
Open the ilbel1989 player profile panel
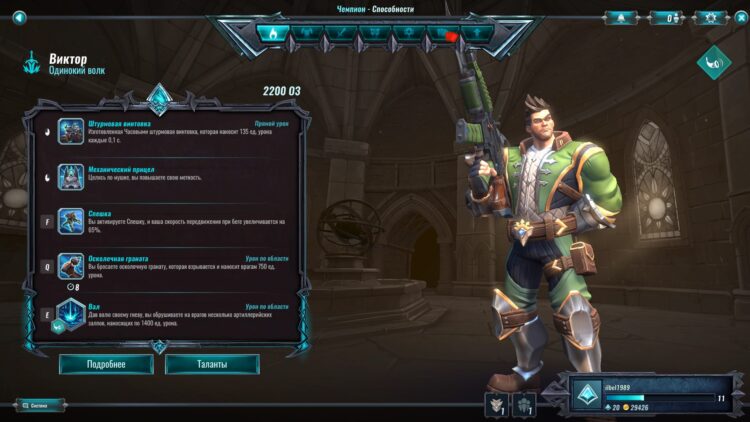click(x=653, y=397)
